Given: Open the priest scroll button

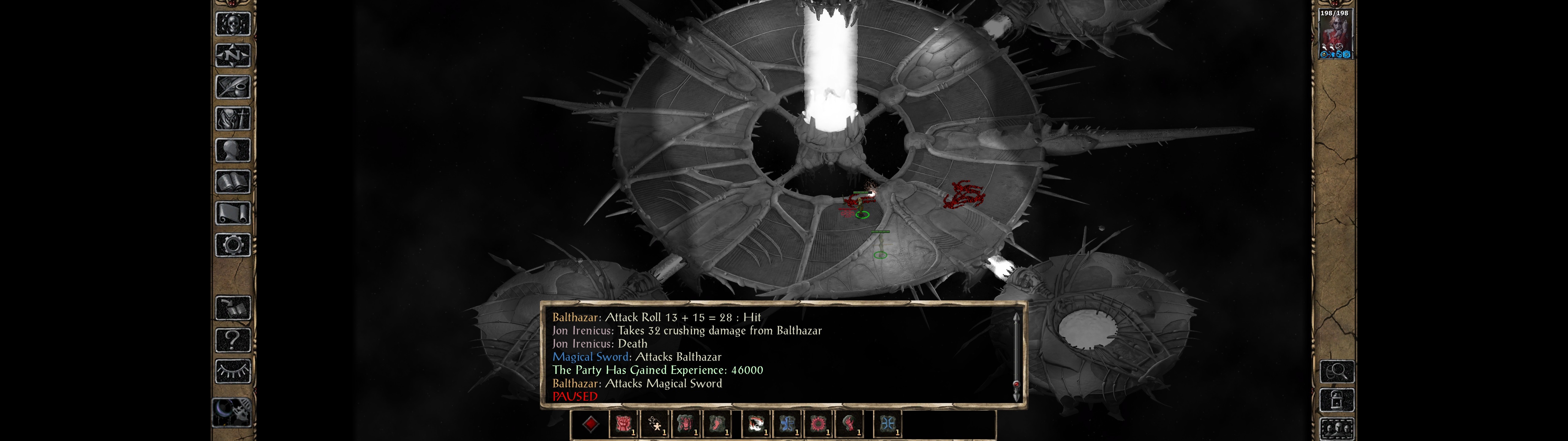Looking at the screenshot, I should [232, 213].
